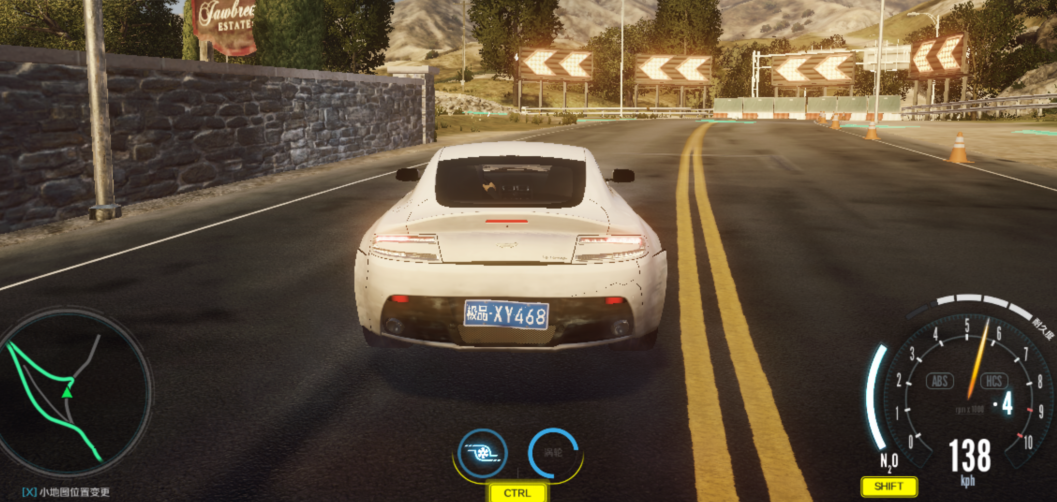Click the ABS indicator on the tachometer
The height and width of the screenshot is (502, 1057).
940,380
